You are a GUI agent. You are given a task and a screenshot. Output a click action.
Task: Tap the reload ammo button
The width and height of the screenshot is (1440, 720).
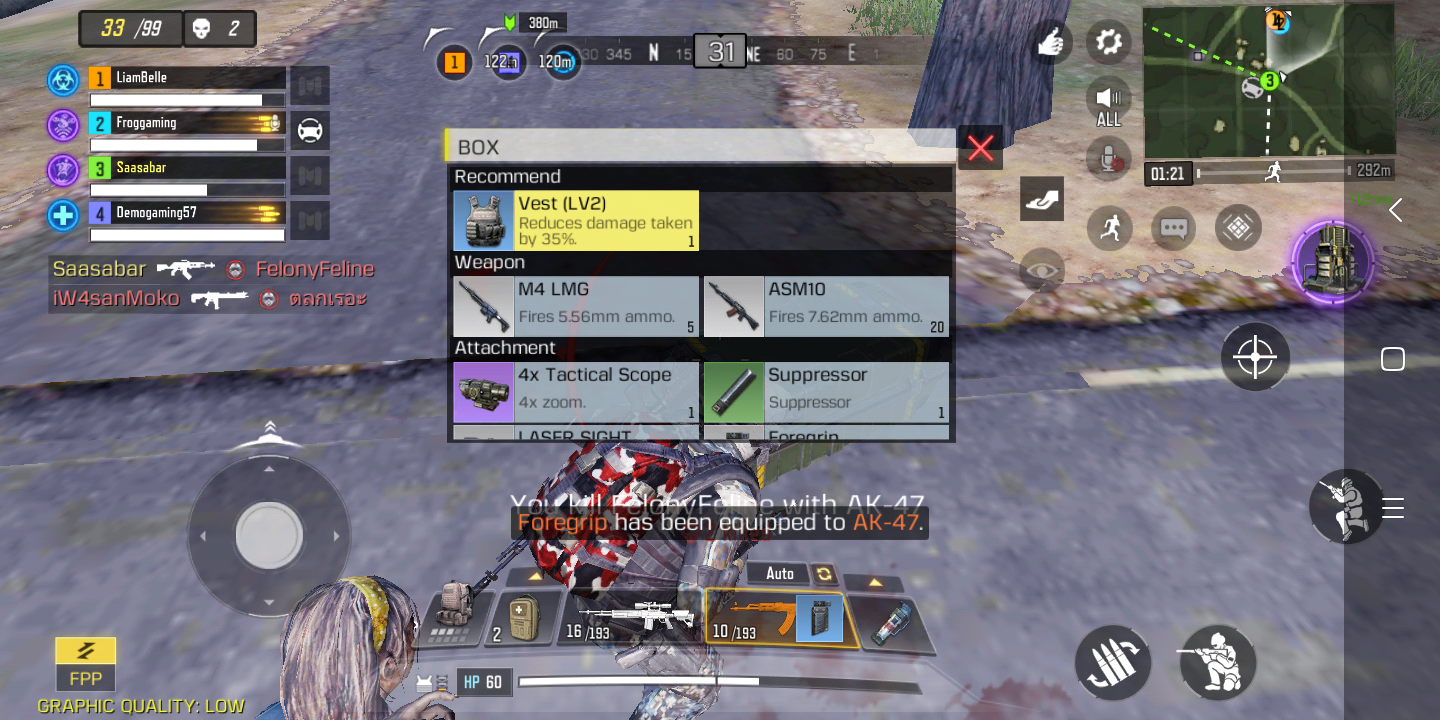click(x=1113, y=664)
